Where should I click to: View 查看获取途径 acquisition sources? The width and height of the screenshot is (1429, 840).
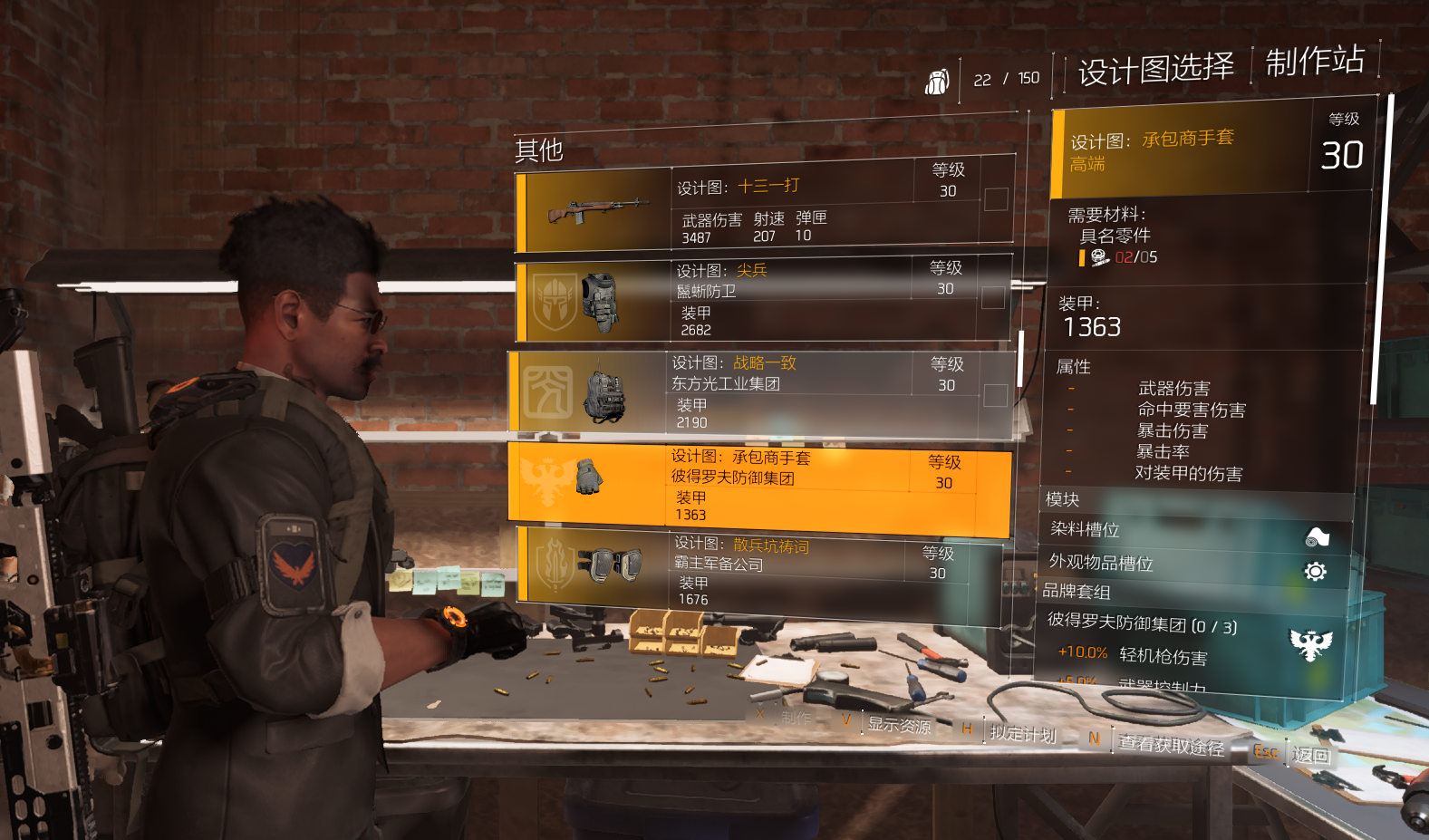point(1170,745)
